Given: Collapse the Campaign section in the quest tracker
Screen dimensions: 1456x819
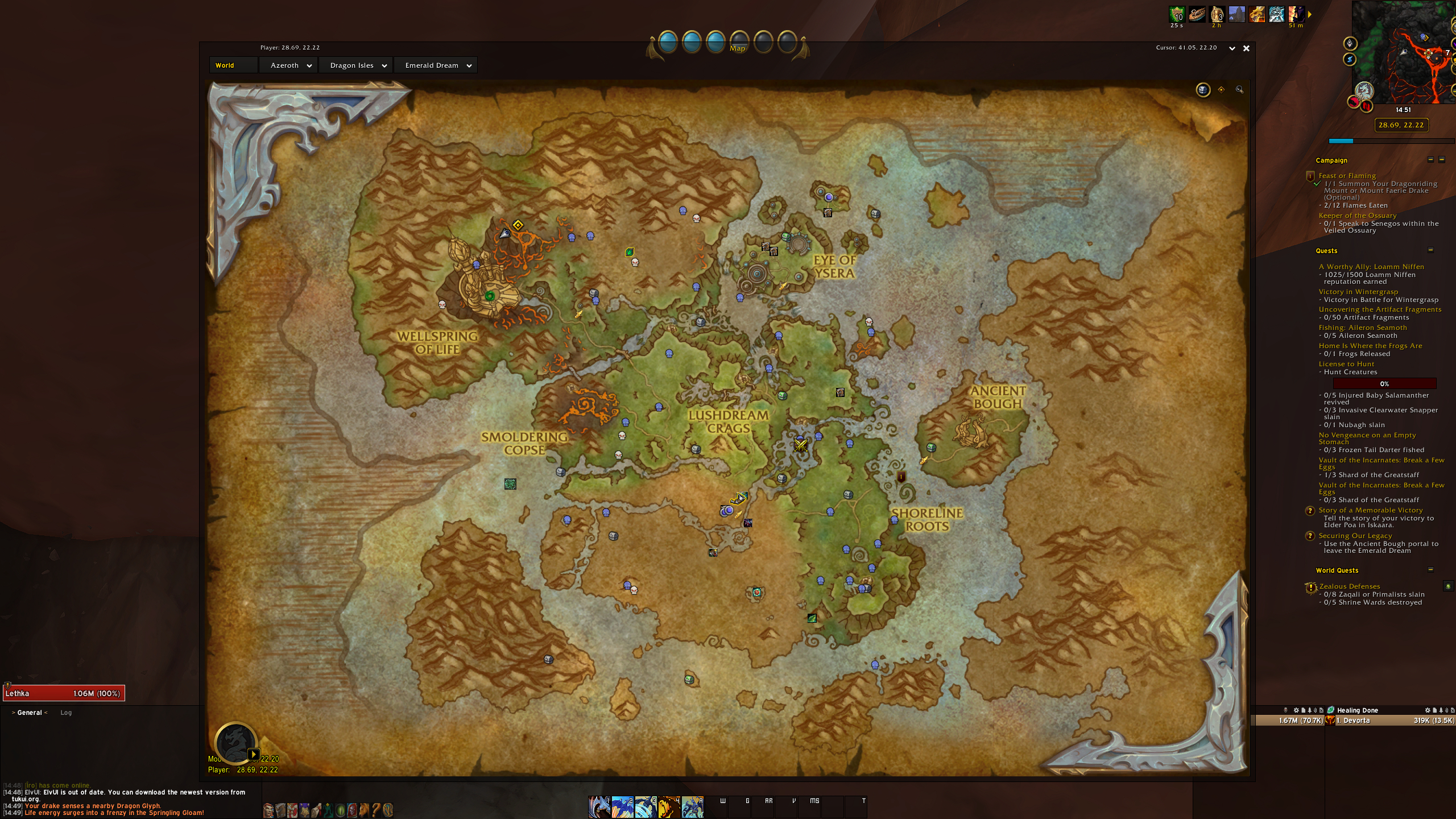Looking at the screenshot, I should coord(1430,160).
